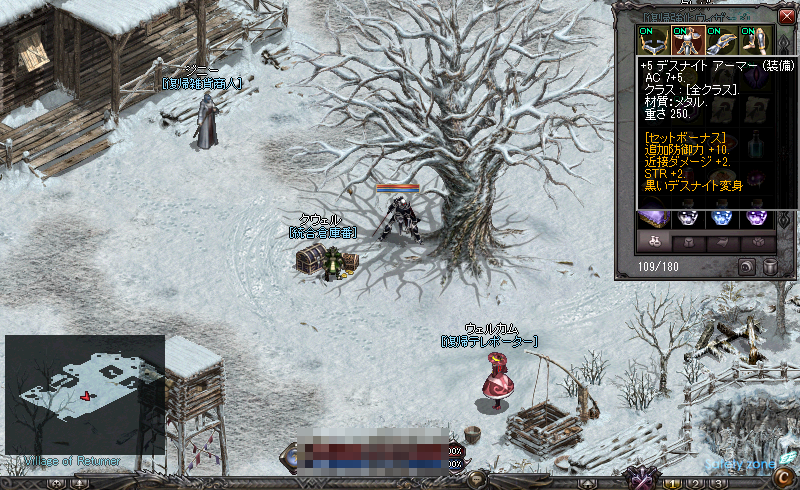Click the trash can icon in inventory
This screenshot has width=800, height=490.
click(x=770, y=267)
